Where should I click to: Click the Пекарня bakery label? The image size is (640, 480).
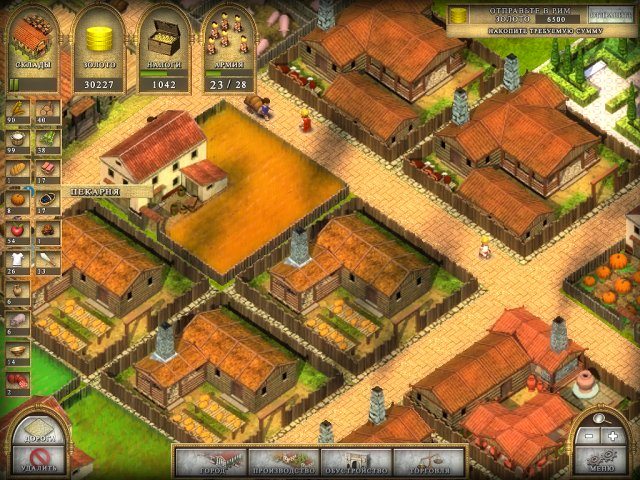point(96,189)
